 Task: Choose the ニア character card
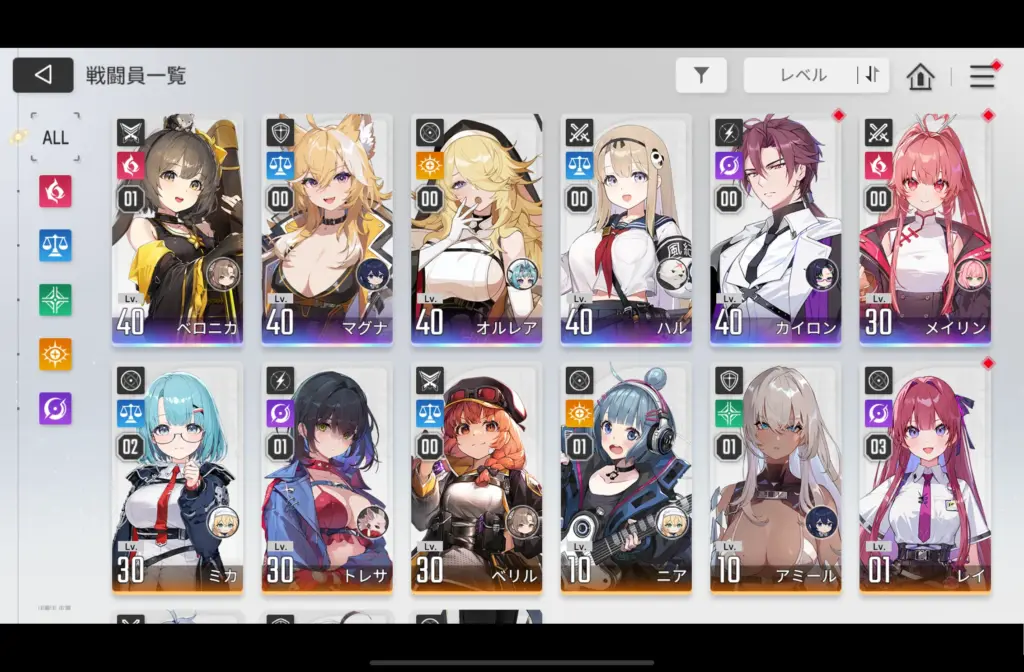coord(626,478)
